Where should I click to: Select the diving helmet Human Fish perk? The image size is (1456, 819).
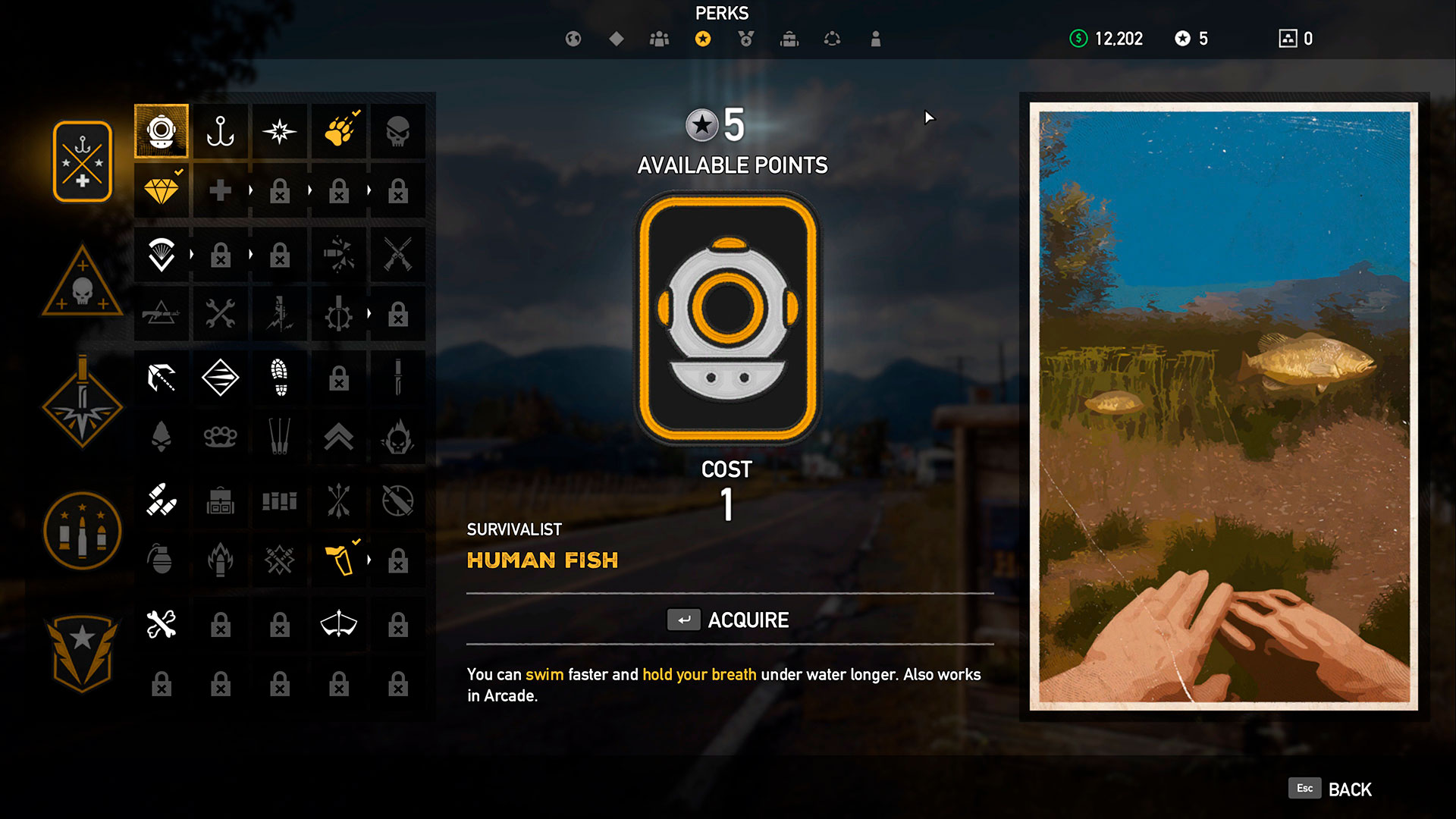[162, 131]
